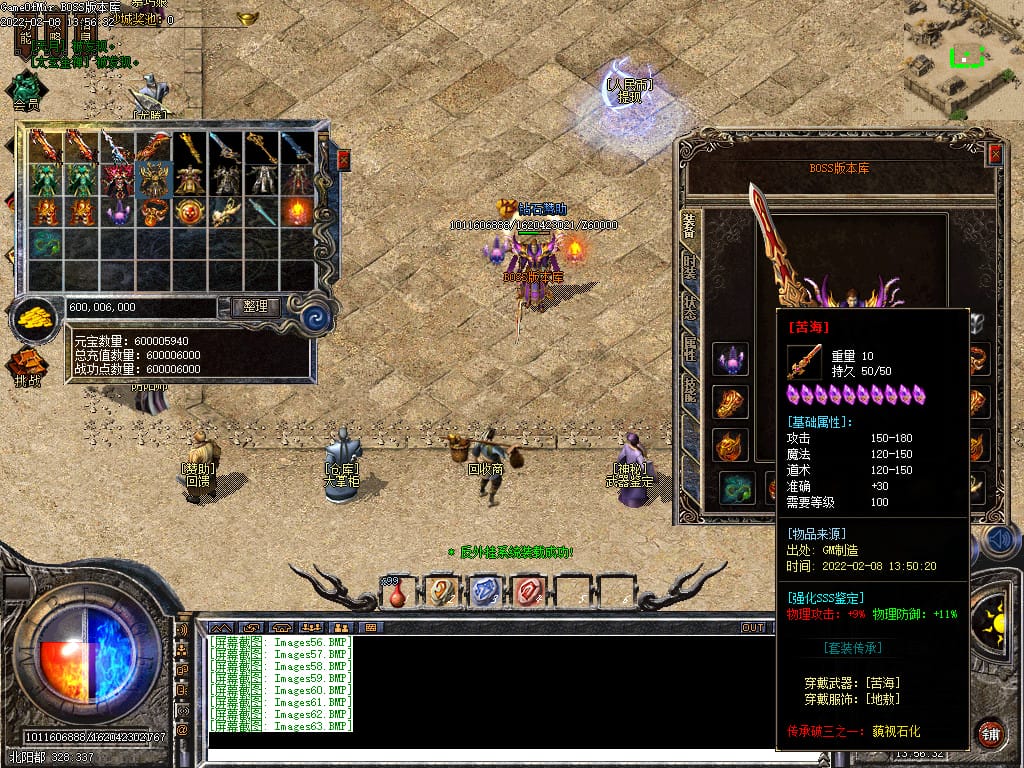Click the 整理 sort button in the bag
The width and height of the screenshot is (1024, 768).
point(255,307)
